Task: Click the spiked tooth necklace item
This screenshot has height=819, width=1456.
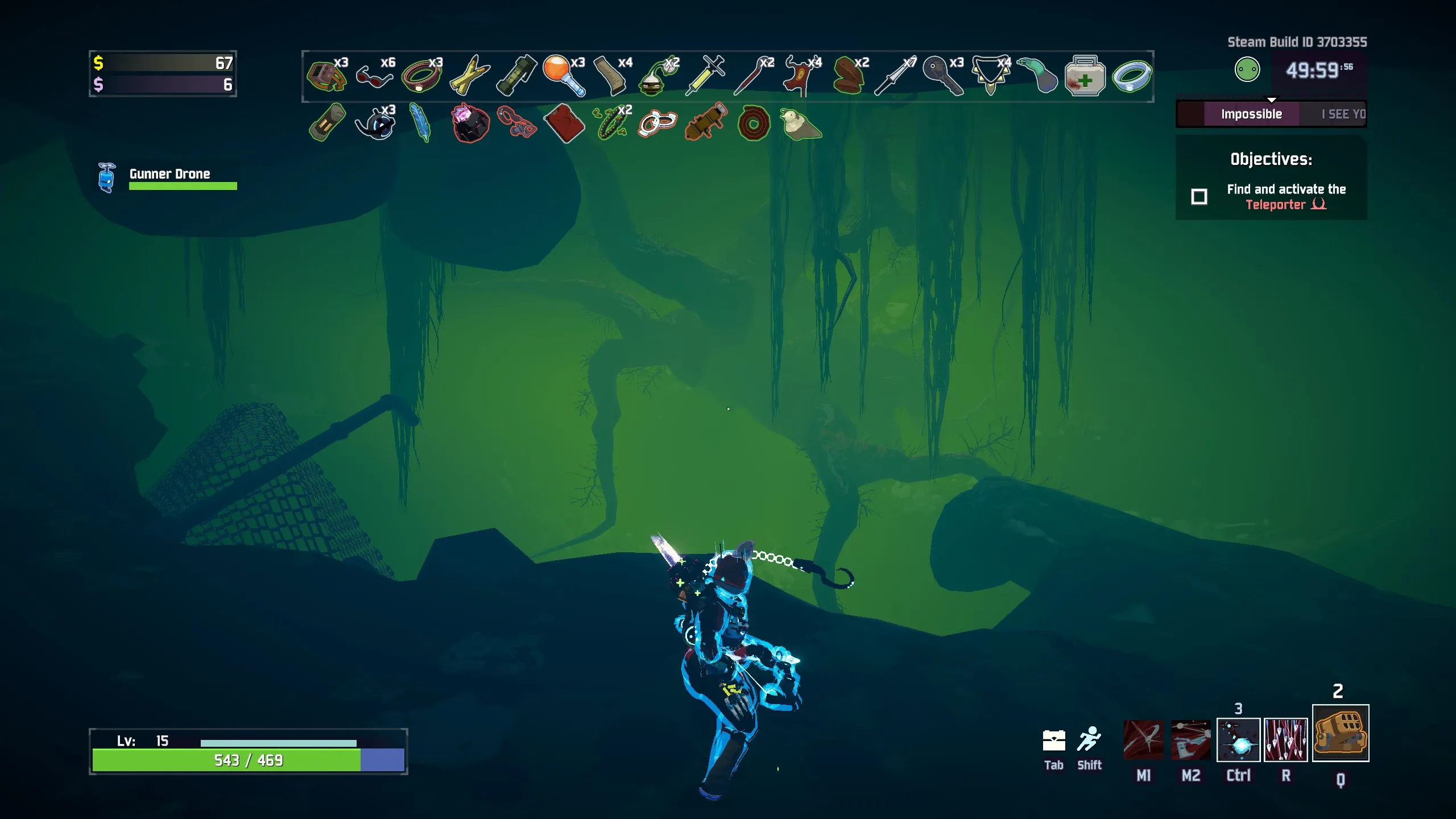Action: [x=990, y=75]
